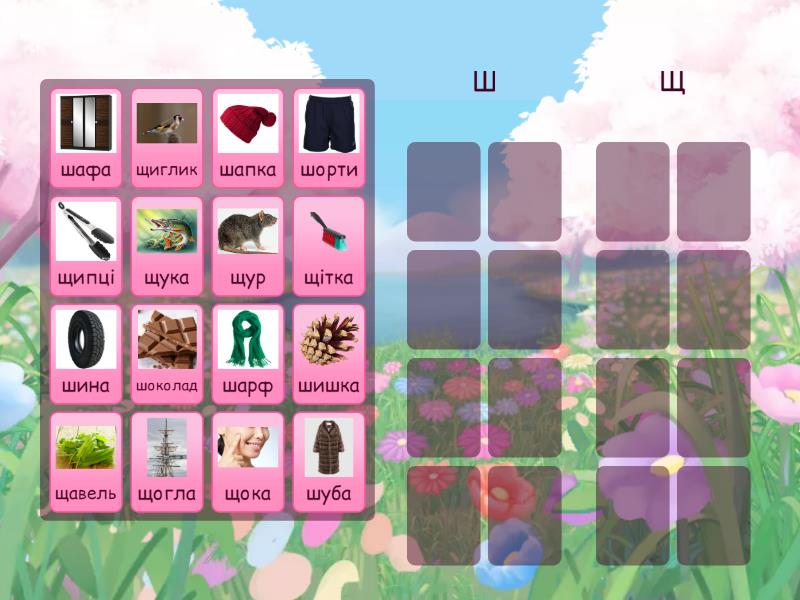Choose the шарф green scarf card
This screenshot has height=600, width=800.
[x=248, y=354]
